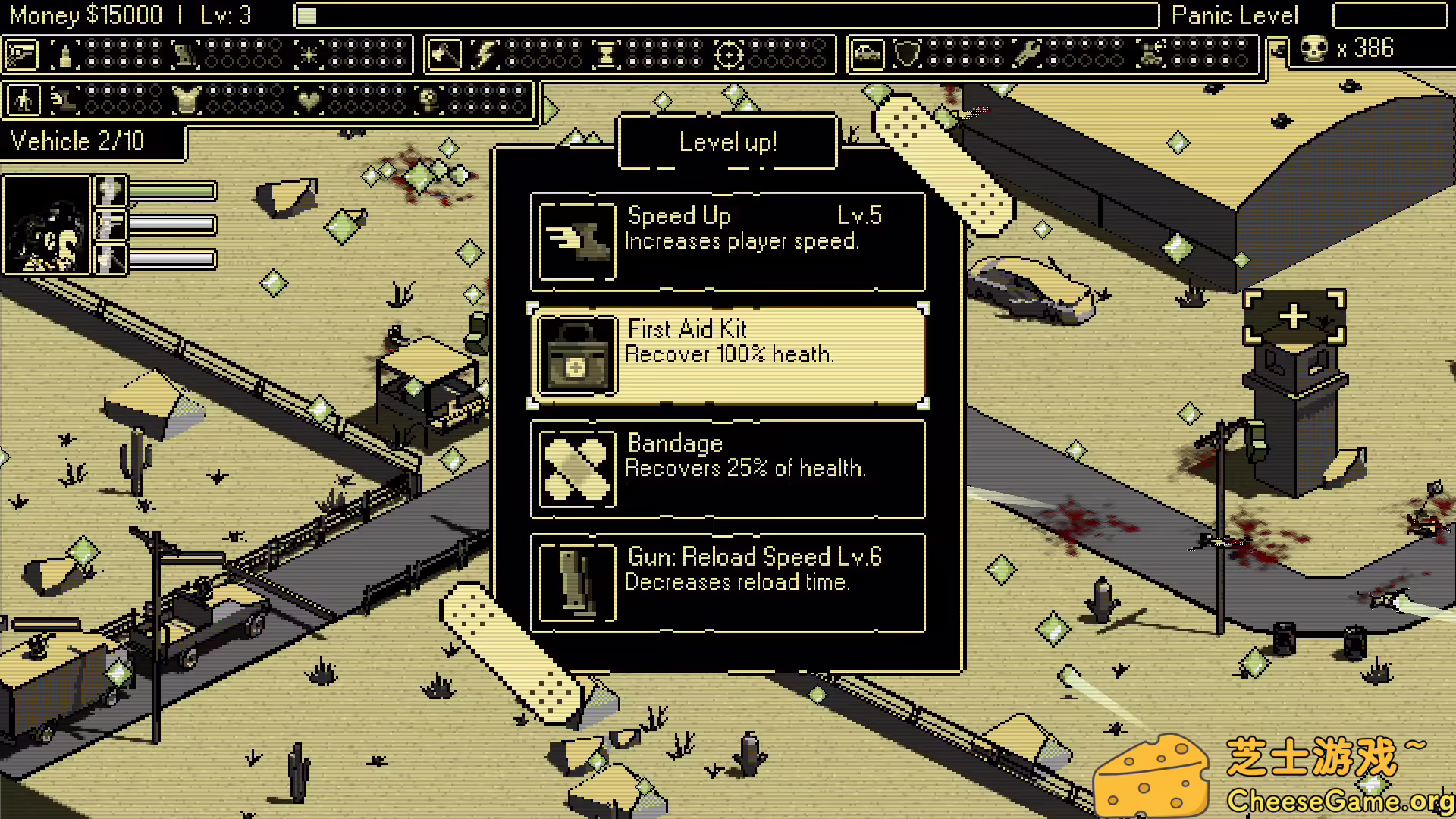Click the crosshair target upgrade icon
1456x819 pixels.
pos(729,55)
